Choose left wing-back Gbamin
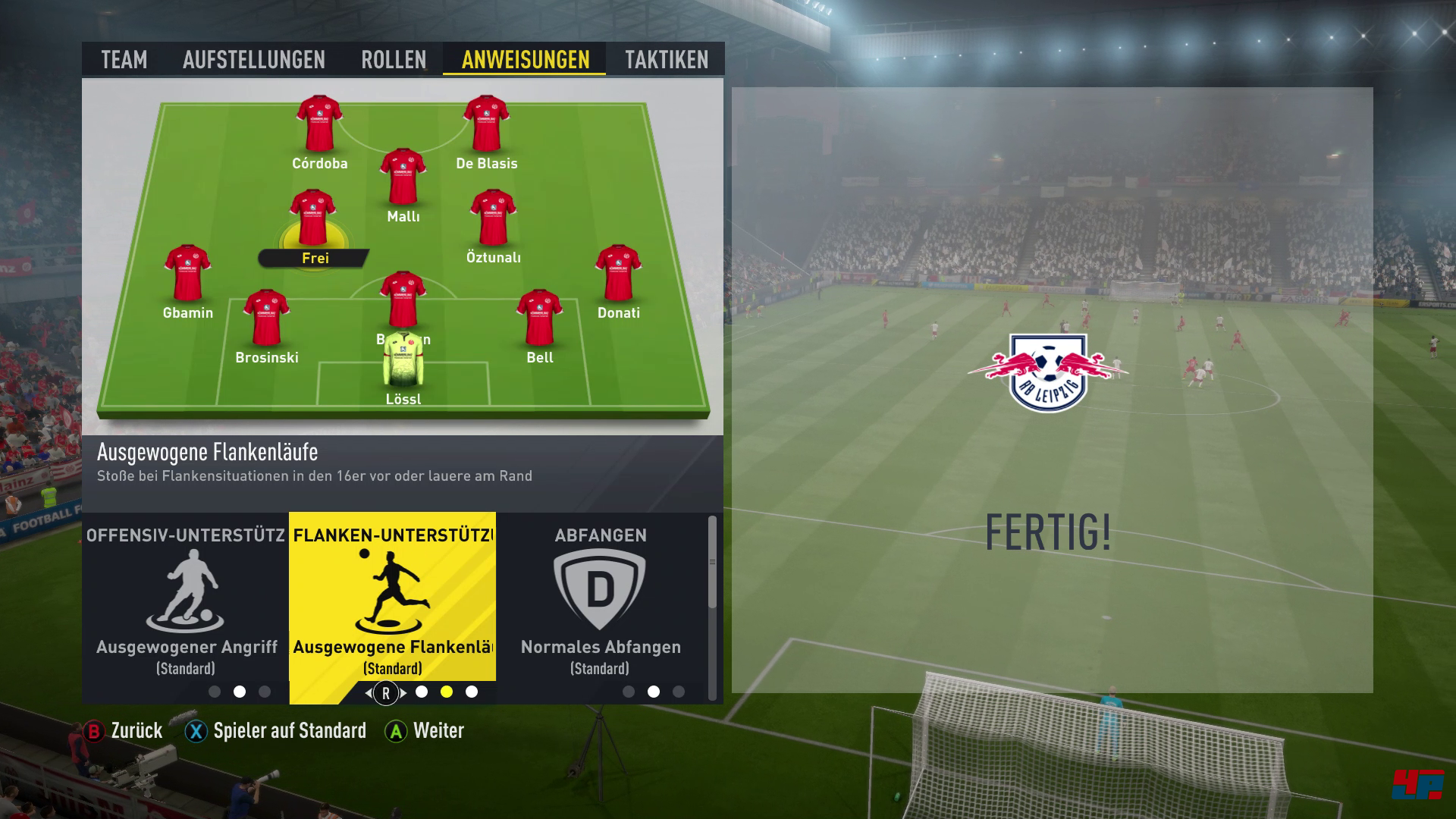Screen dimensions: 1456x819 pyautogui.click(x=187, y=275)
